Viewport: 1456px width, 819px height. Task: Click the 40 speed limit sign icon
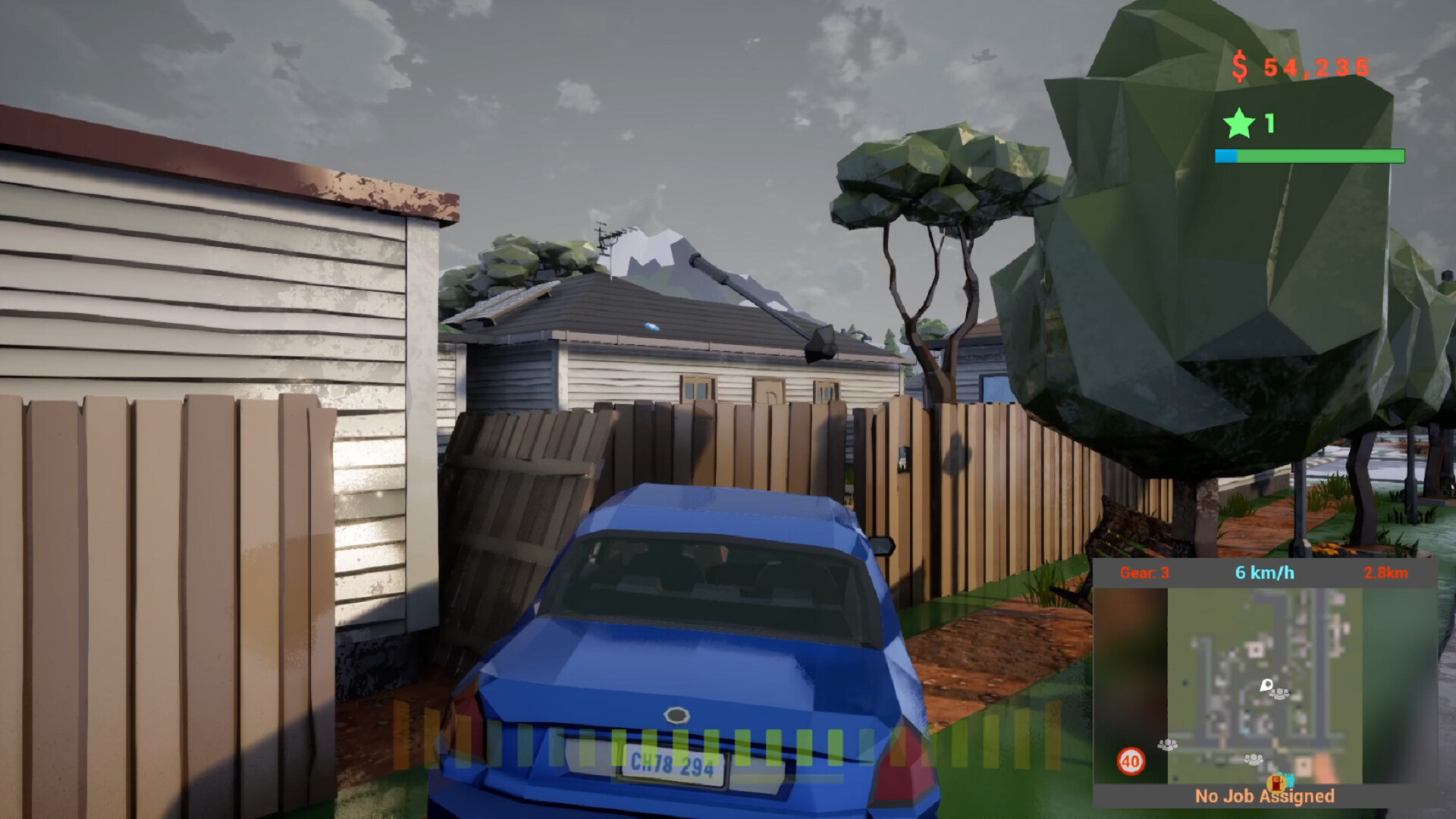[1131, 761]
